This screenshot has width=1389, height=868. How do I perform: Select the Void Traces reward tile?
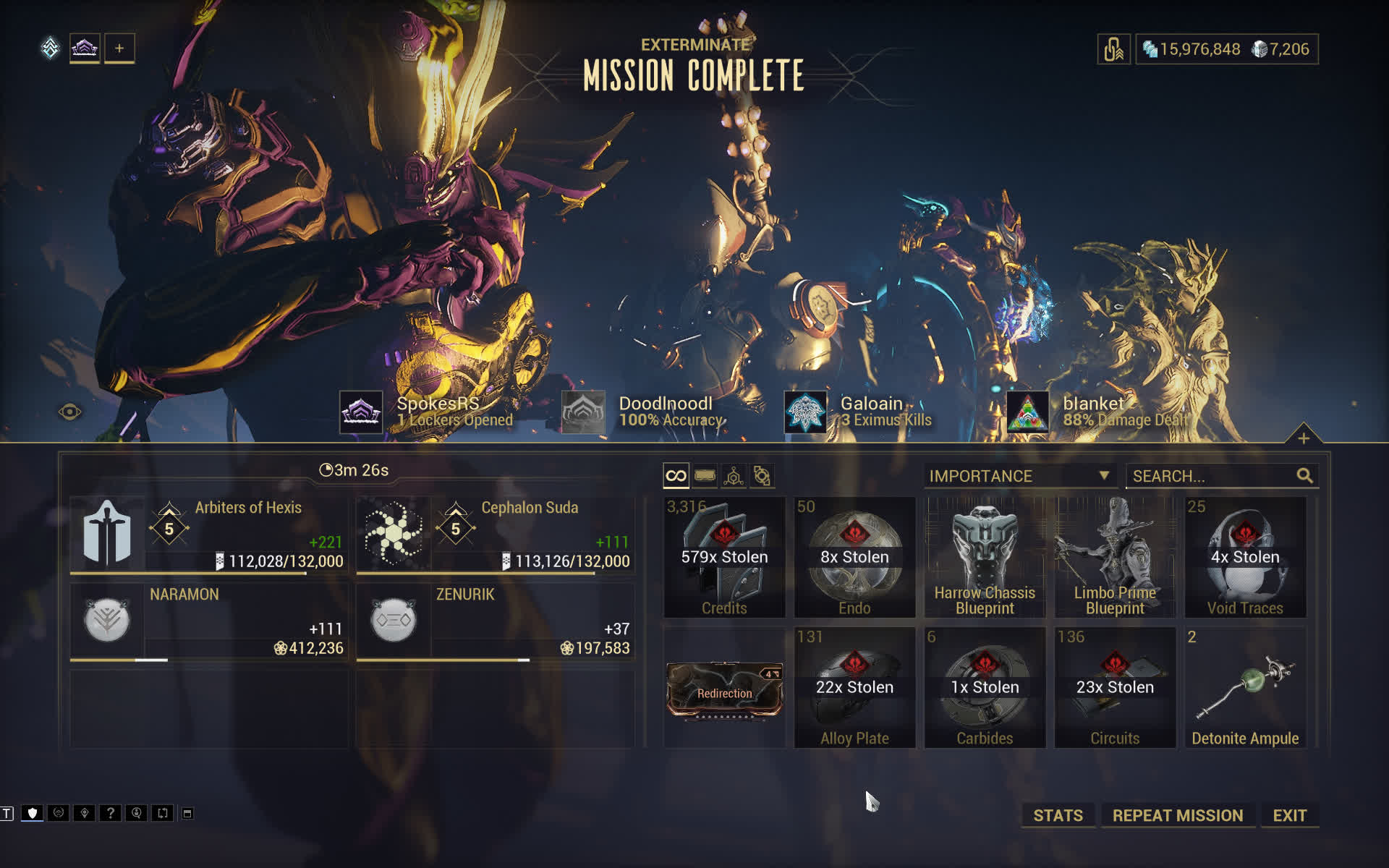click(x=1245, y=557)
